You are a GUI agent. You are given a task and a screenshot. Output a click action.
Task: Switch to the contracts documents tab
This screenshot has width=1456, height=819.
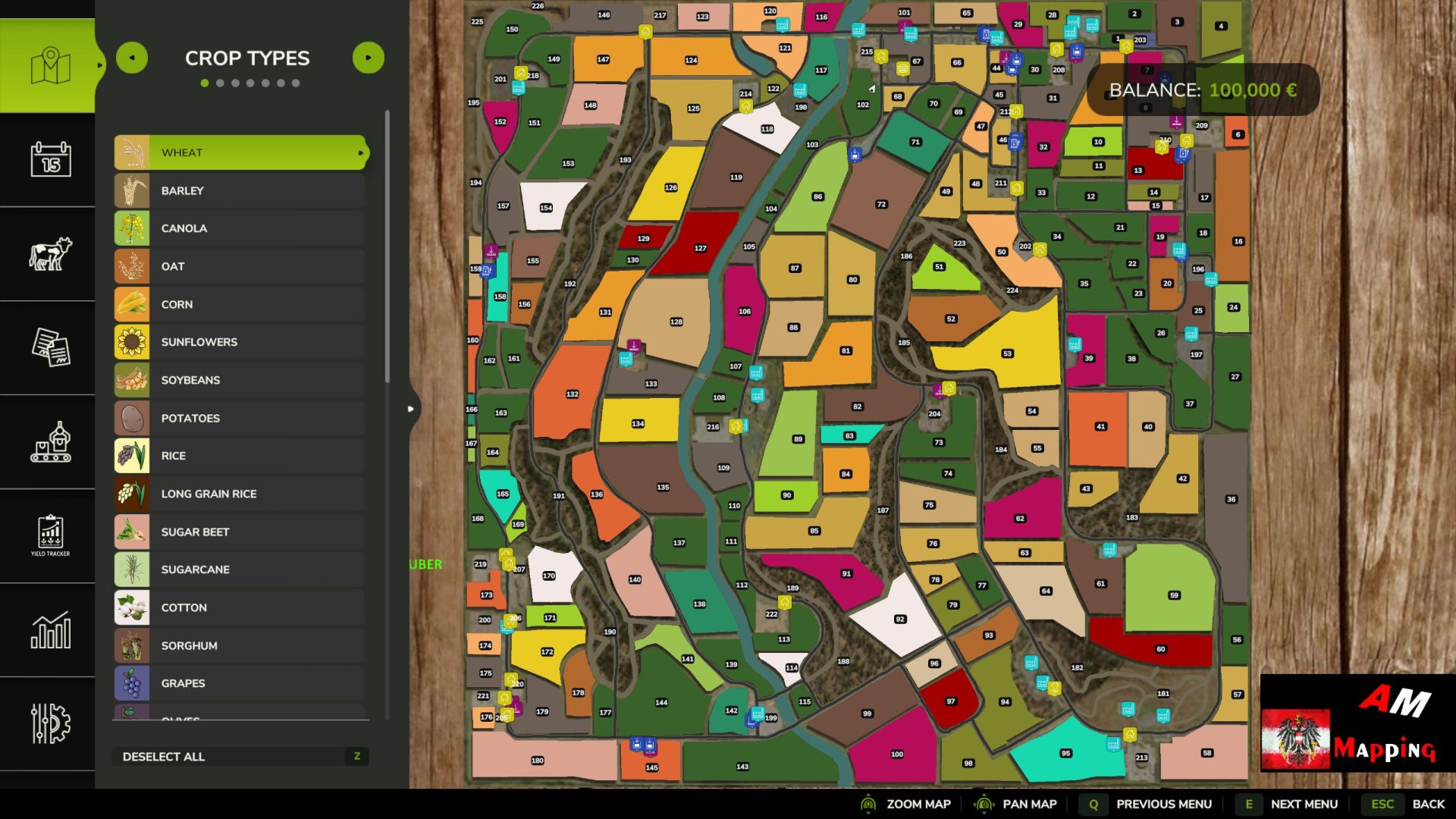click(x=50, y=347)
